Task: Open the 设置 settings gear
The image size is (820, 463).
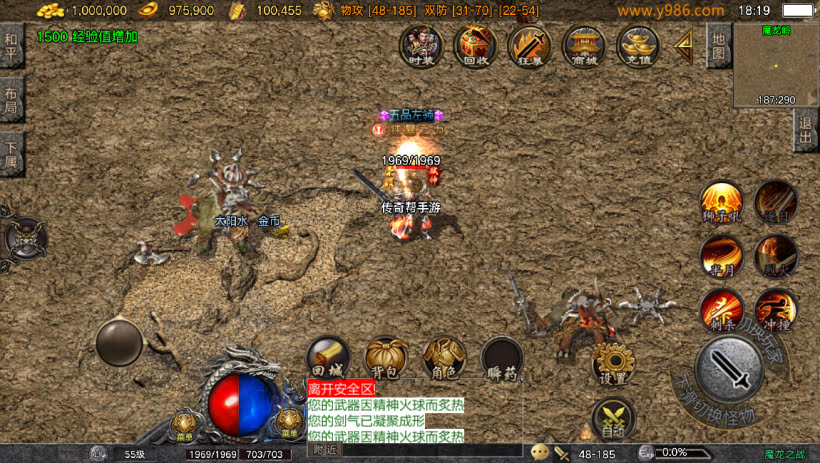Action: point(613,364)
